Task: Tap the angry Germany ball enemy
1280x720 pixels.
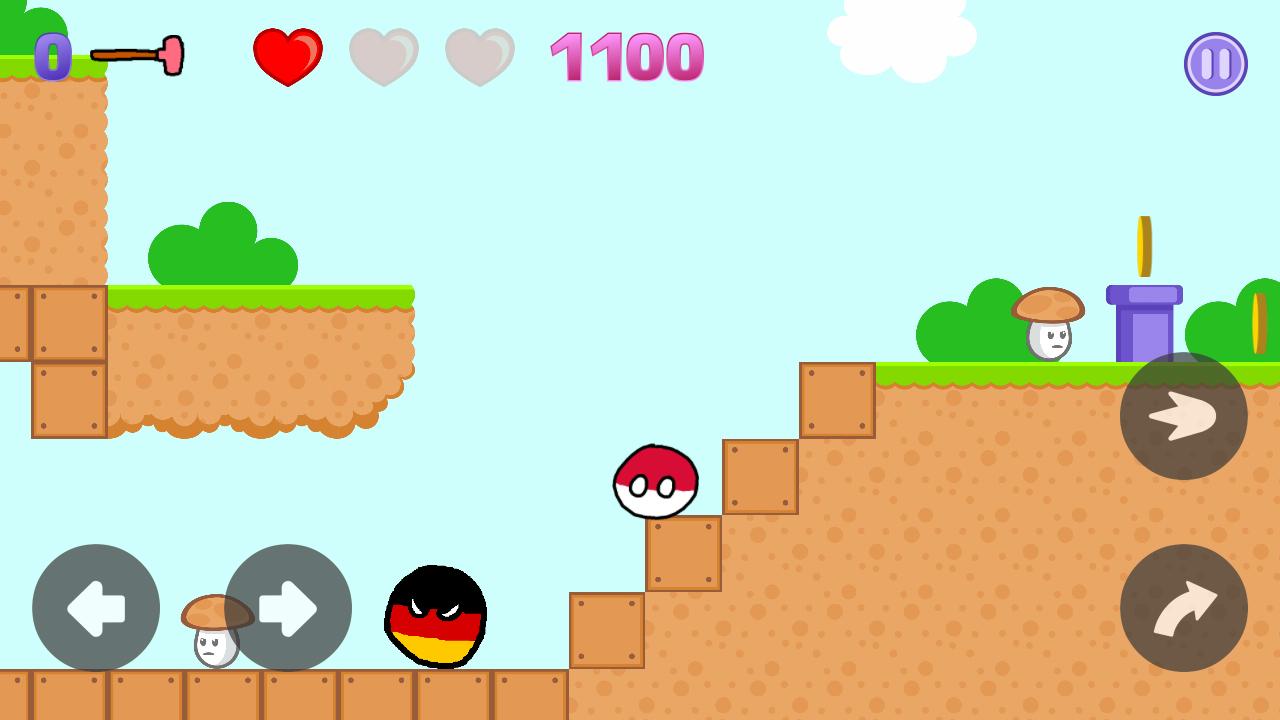Action: [435, 618]
